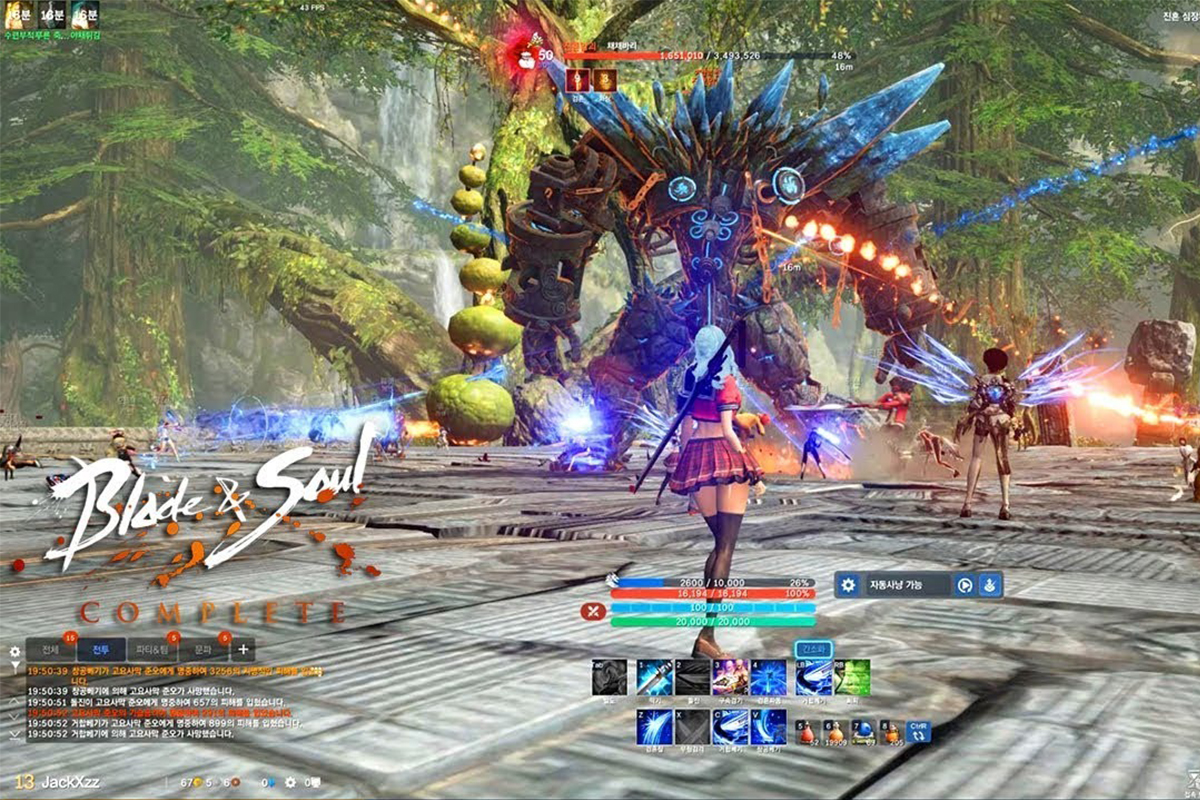The width and height of the screenshot is (1200, 800).
Task: Use the green RB skill icon
Action: [852, 677]
